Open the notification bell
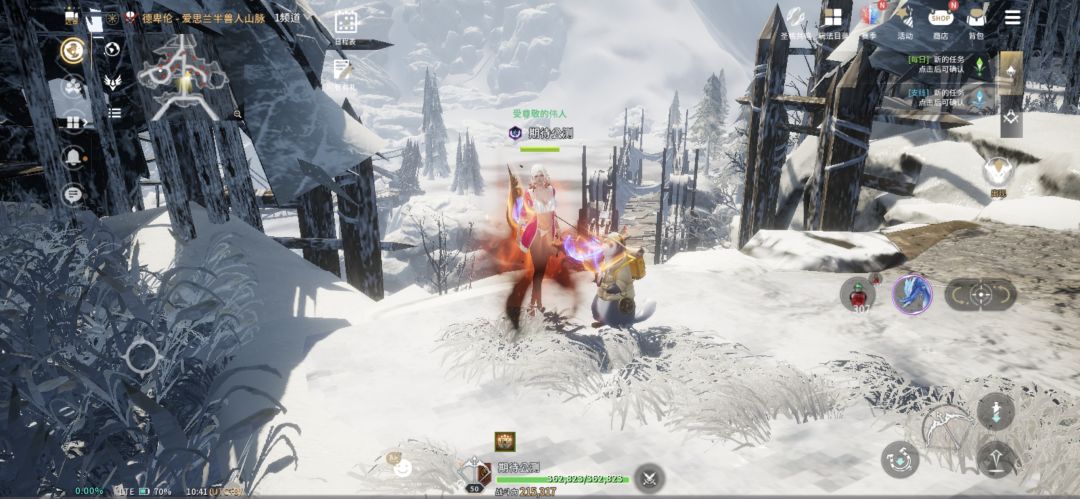The width and height of the screenshot is (1080, 499). click(x=73, y=156)
